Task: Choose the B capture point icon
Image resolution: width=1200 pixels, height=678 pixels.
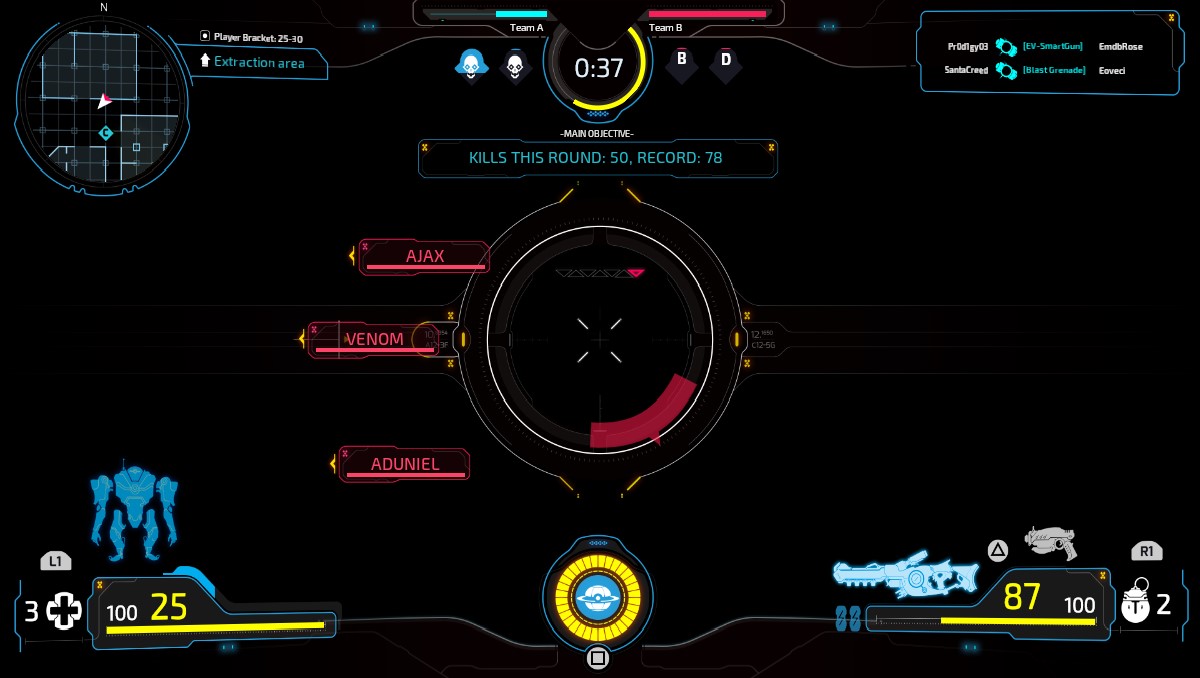Action: tap(682, 60)
